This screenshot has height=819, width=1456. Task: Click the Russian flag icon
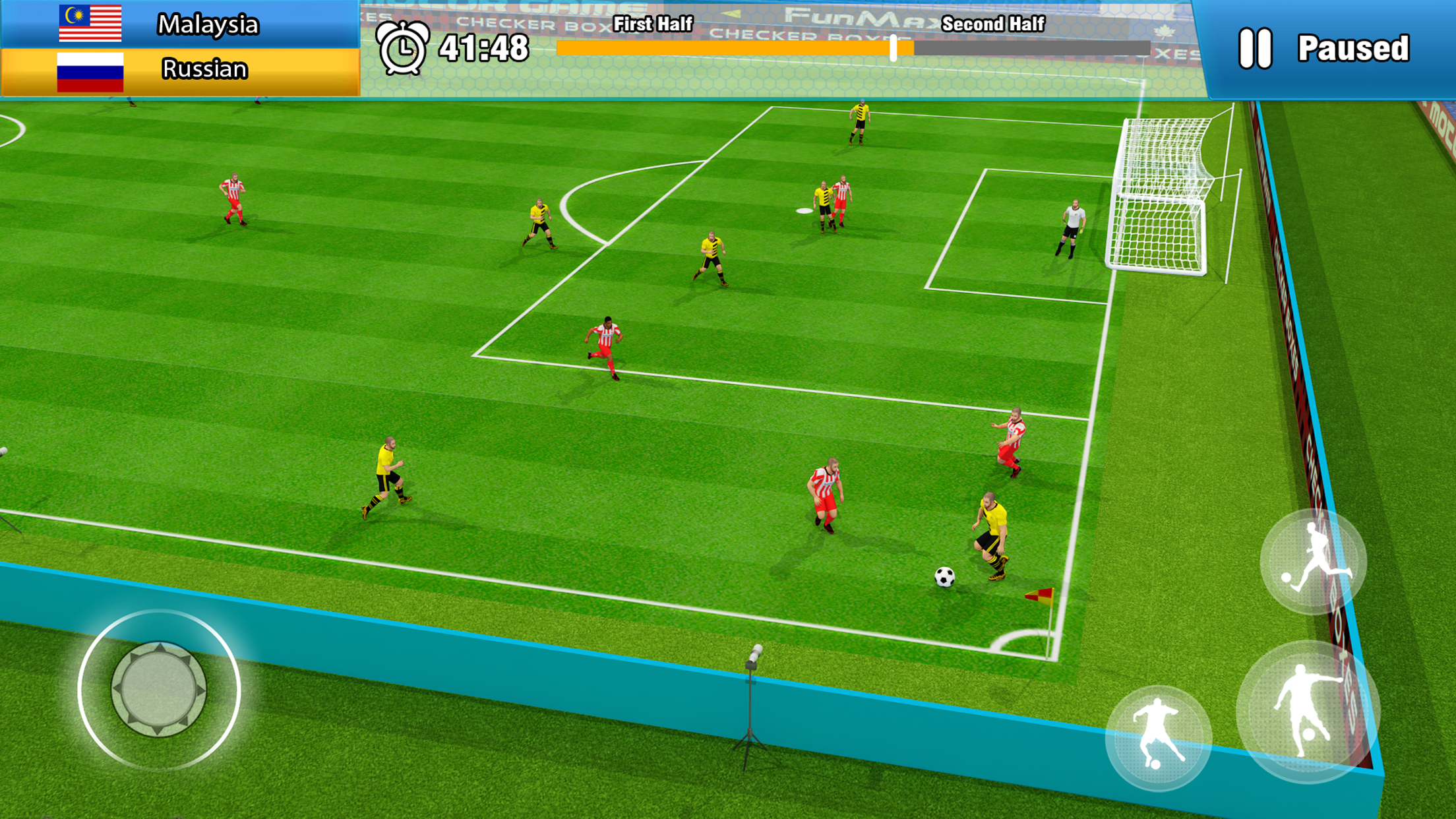tap(91, 68)
